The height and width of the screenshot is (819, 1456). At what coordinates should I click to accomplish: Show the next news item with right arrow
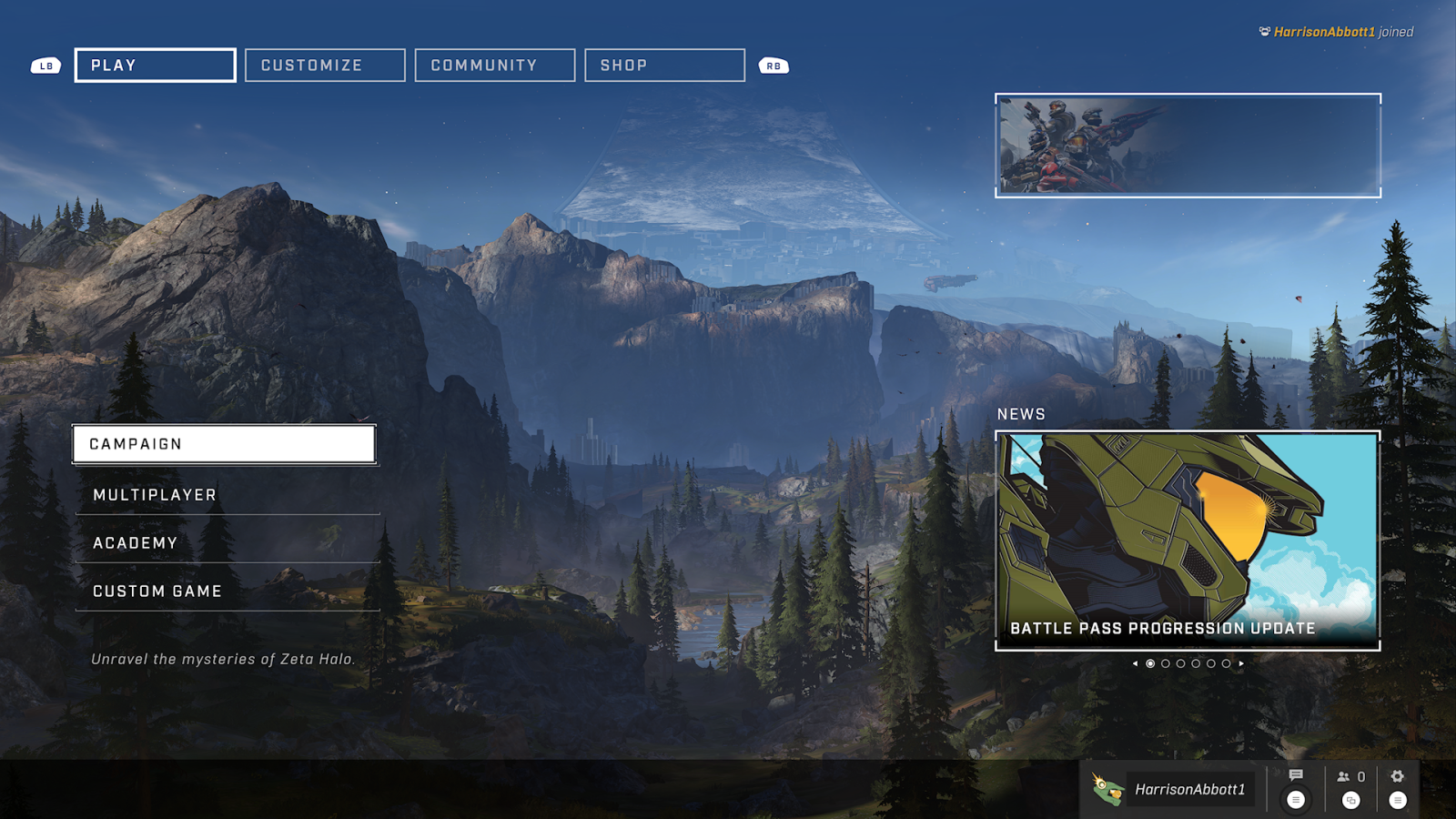(1241, 663)
